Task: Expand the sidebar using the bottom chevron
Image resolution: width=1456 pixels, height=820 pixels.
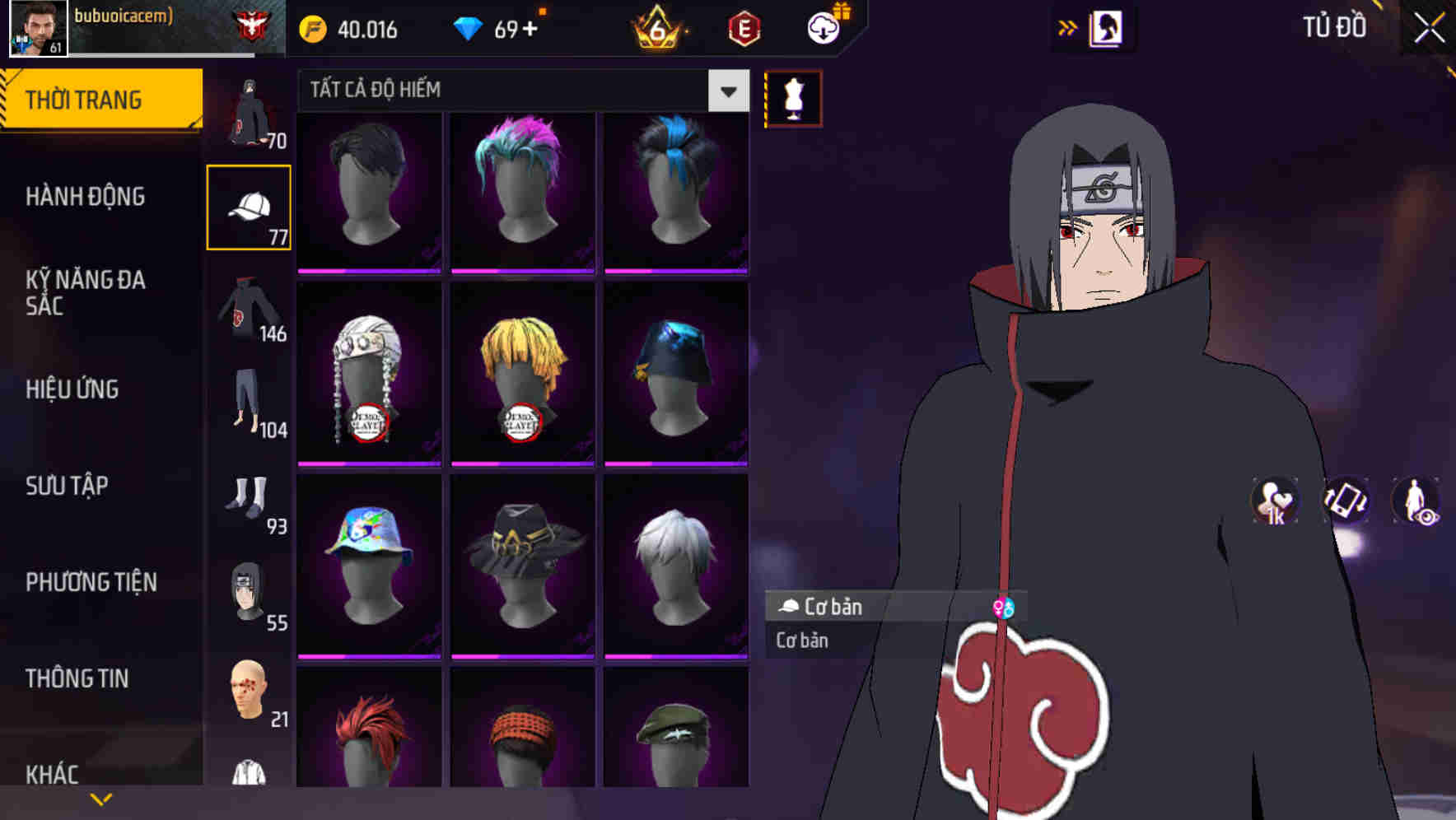Action: 101,797
